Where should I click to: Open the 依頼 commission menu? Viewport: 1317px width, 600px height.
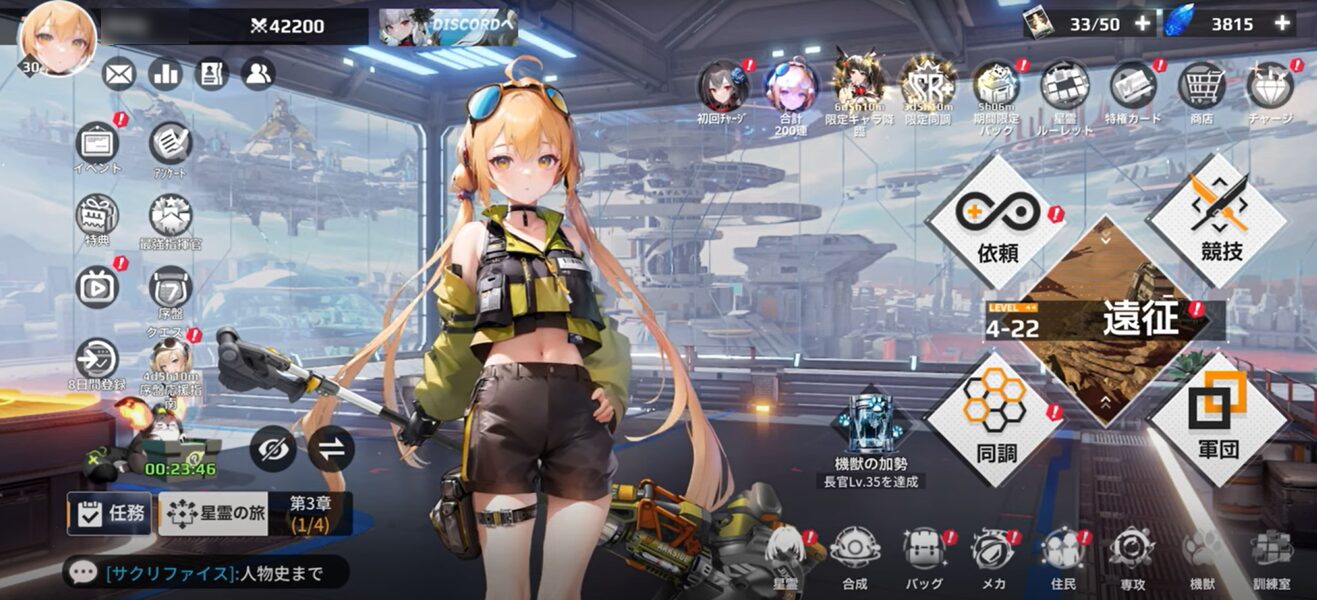pyautogui.click(x=996, y=222)
